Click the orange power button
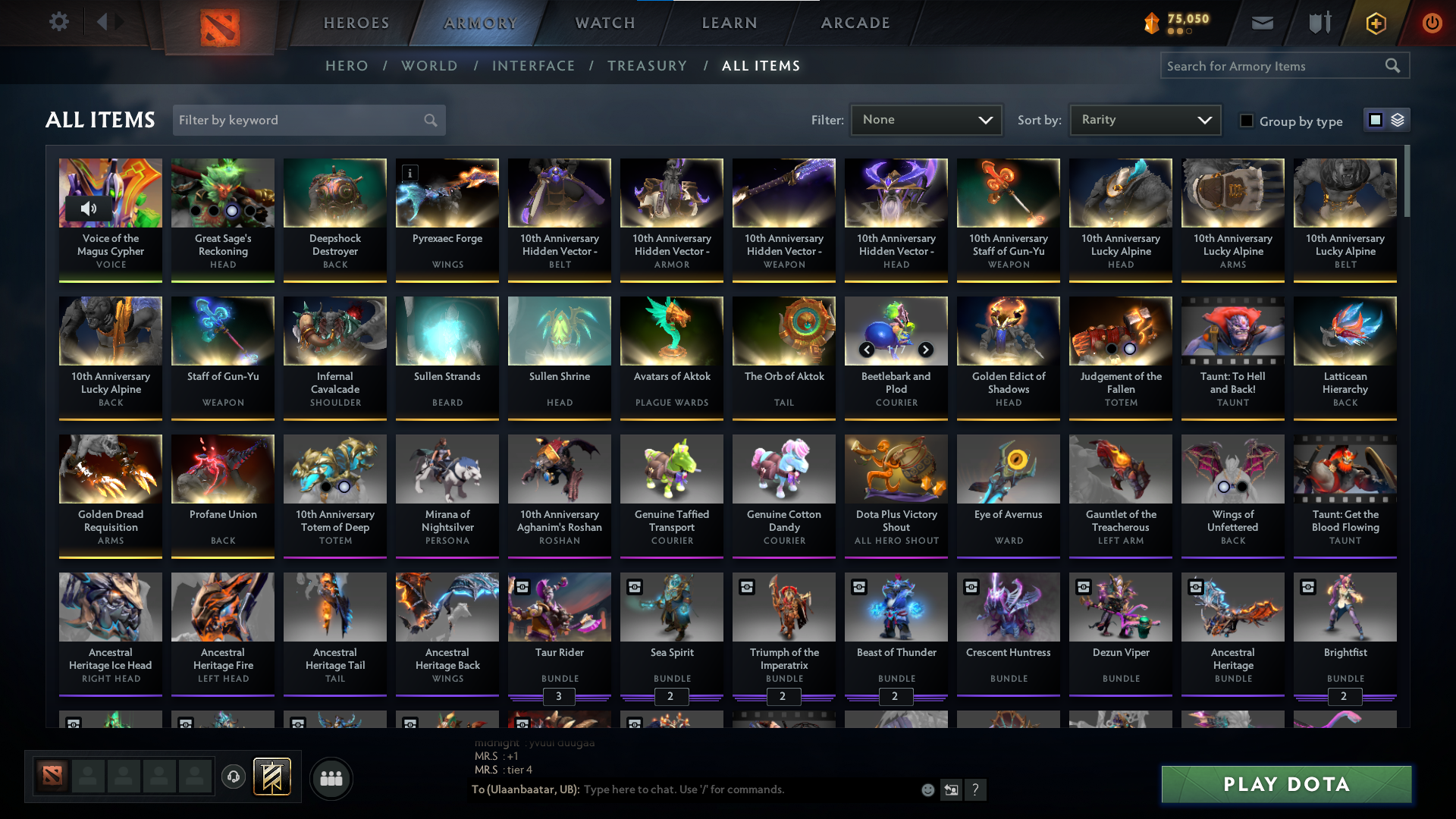1456x819 pixels. pyautogui.click(x=1432, y=23)
